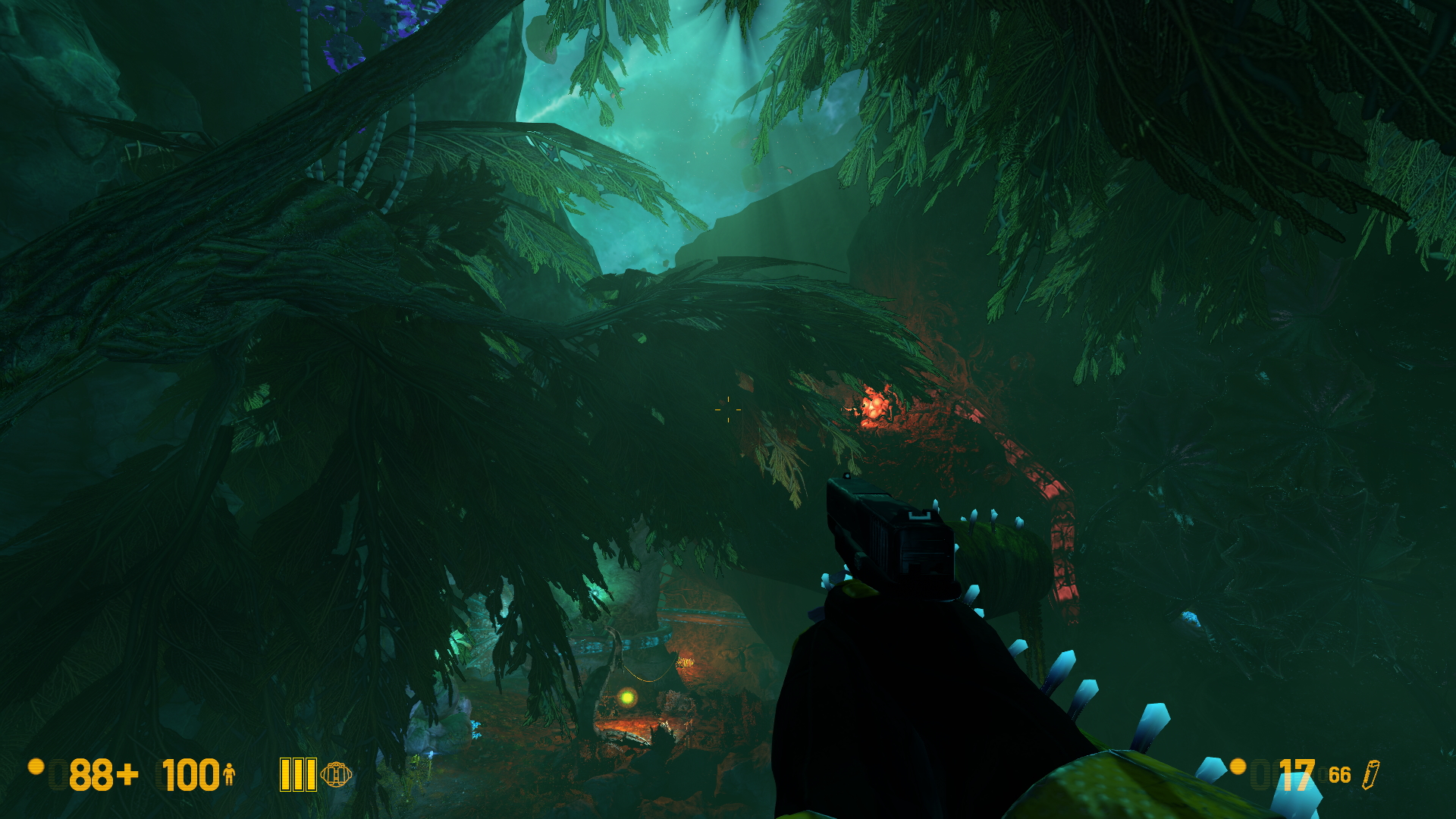Click the long jump module icon

[x=336, y=774]
